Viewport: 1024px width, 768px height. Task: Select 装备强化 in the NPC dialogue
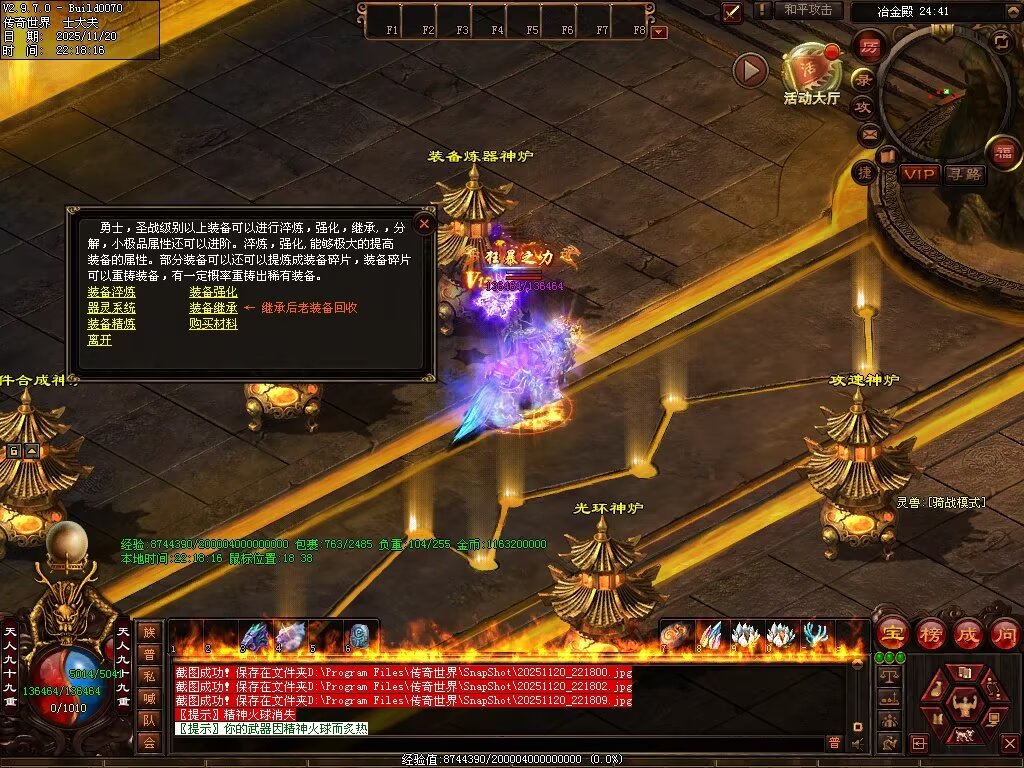[x=213, y=292]
